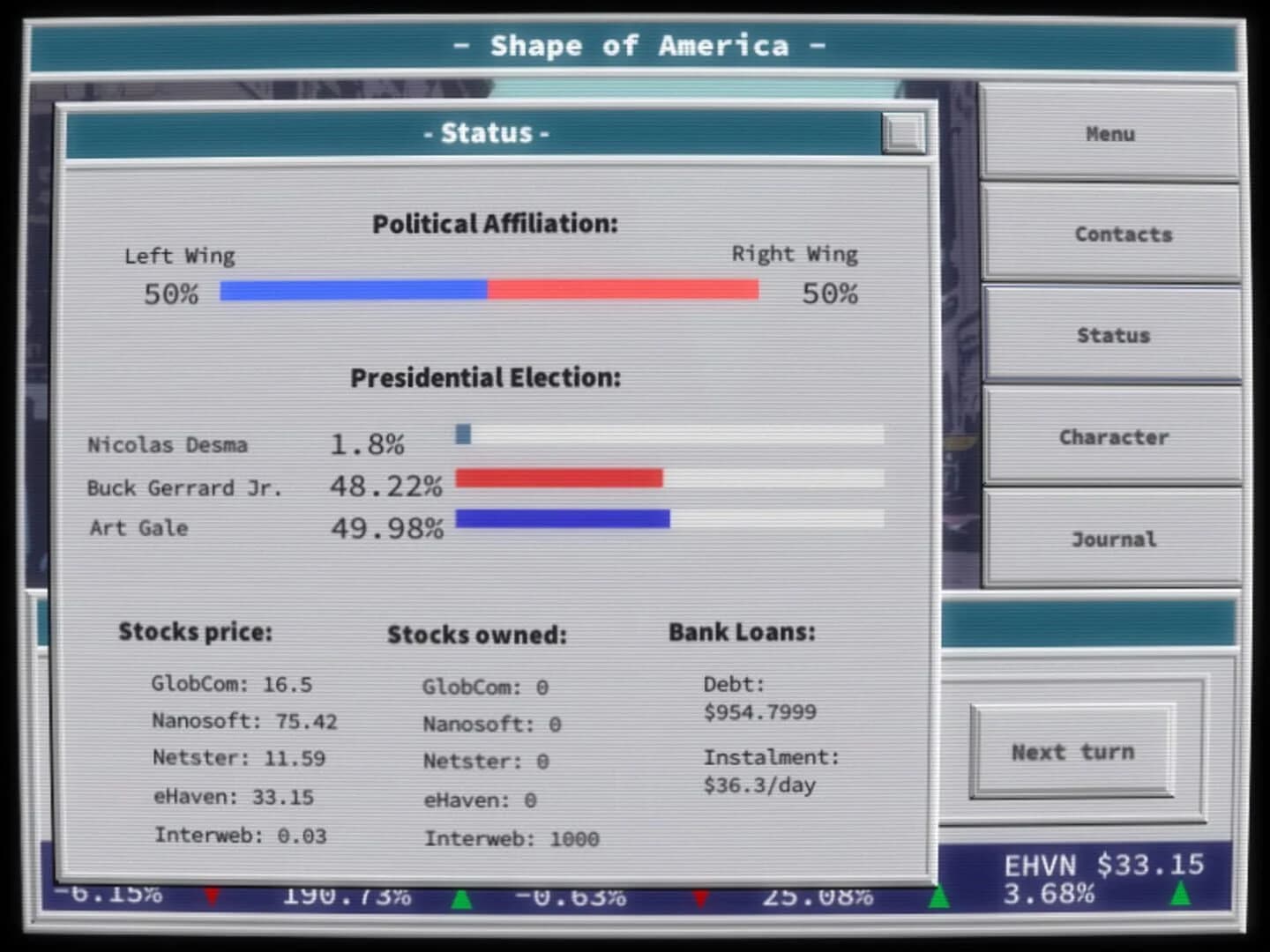The width and height of the screenshot is (1270, 952).
Task: Open the Menu panel
Action: pos(1109,134)
